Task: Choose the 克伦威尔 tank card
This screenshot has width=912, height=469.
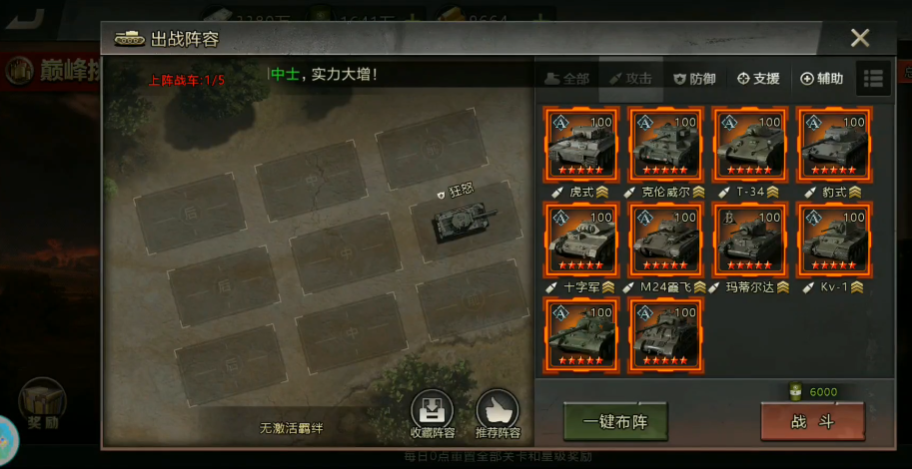Action: pos(665,143)
